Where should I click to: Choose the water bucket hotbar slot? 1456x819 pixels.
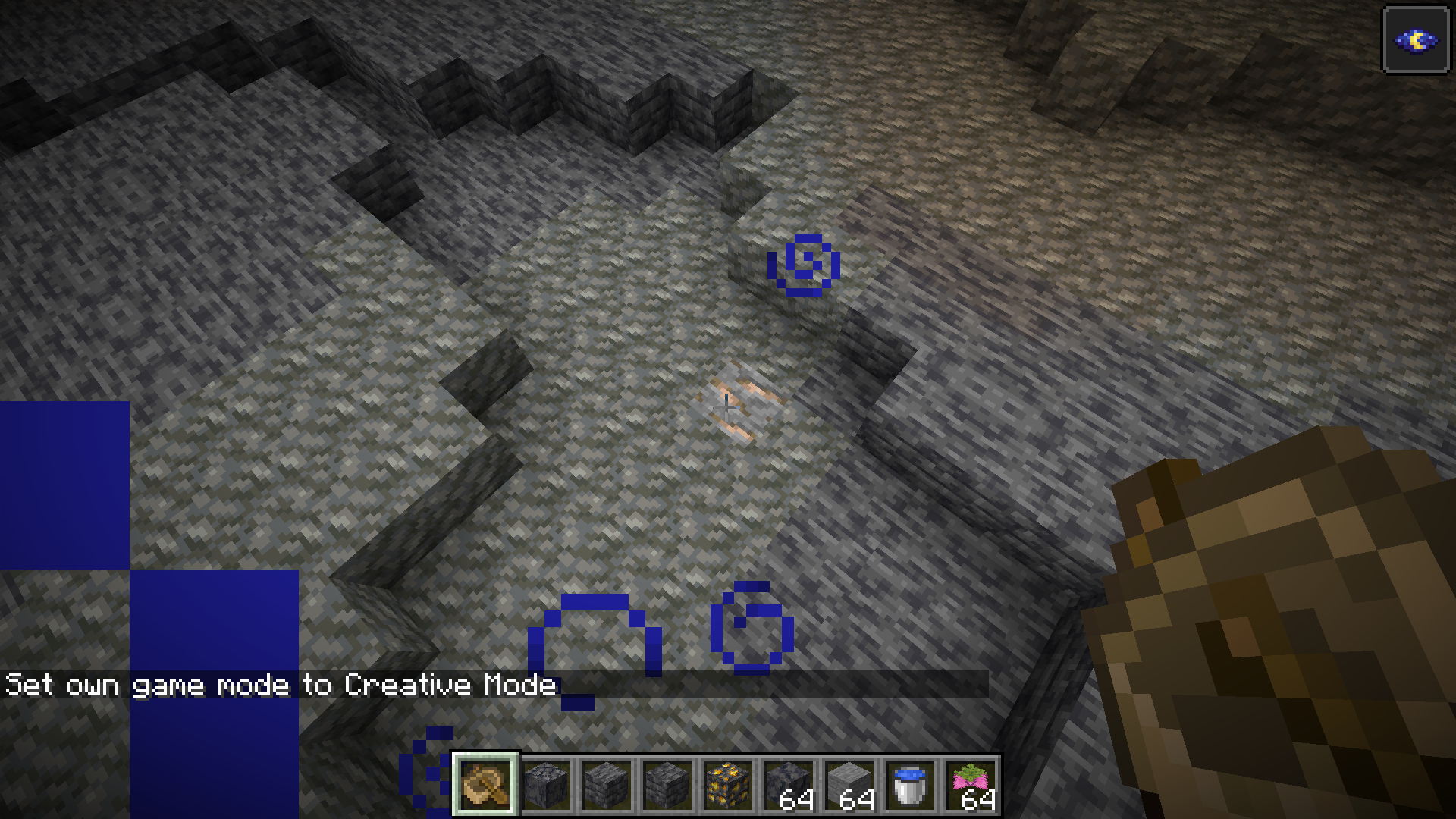coord(910,785)
